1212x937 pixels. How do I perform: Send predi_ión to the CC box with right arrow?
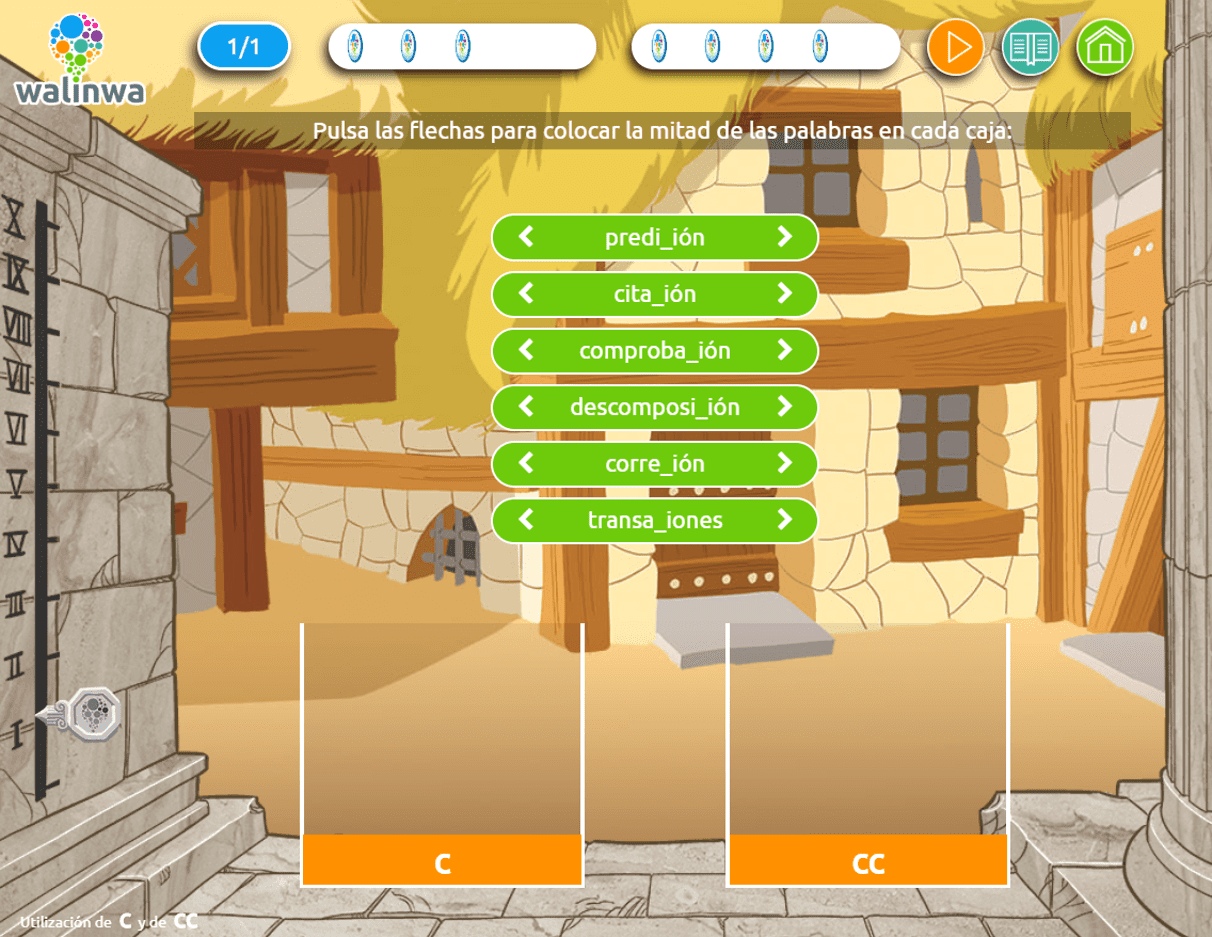784,237
